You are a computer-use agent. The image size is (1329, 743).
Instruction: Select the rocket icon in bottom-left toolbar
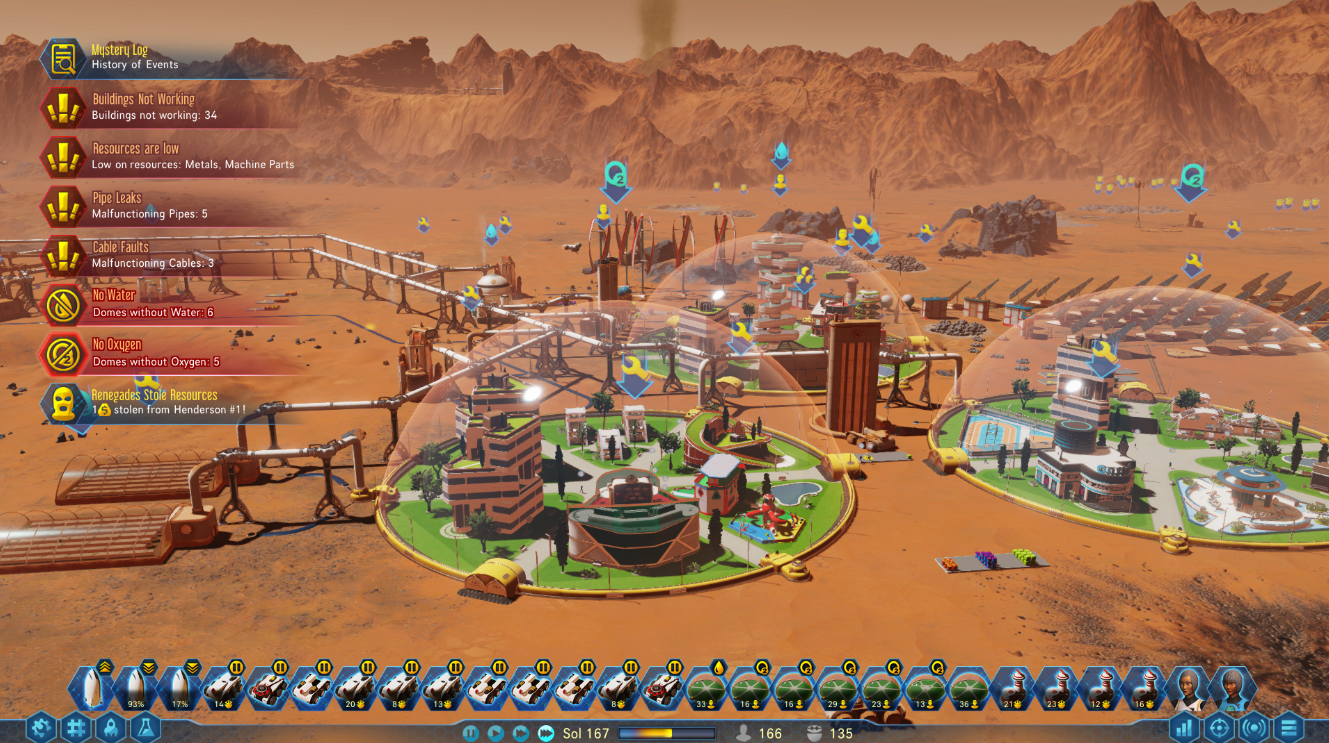[111, 727]
